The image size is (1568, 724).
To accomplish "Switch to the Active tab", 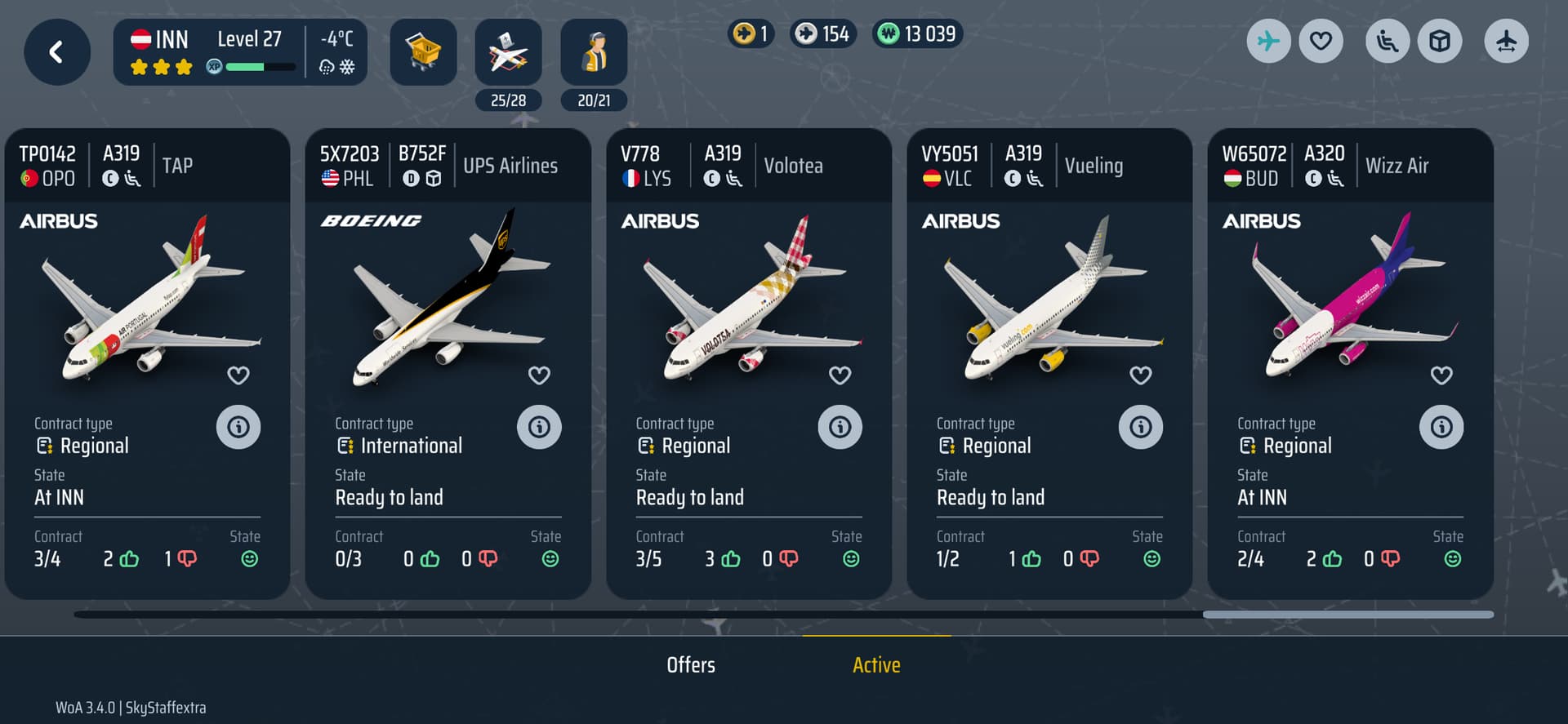I will point(876,665).
